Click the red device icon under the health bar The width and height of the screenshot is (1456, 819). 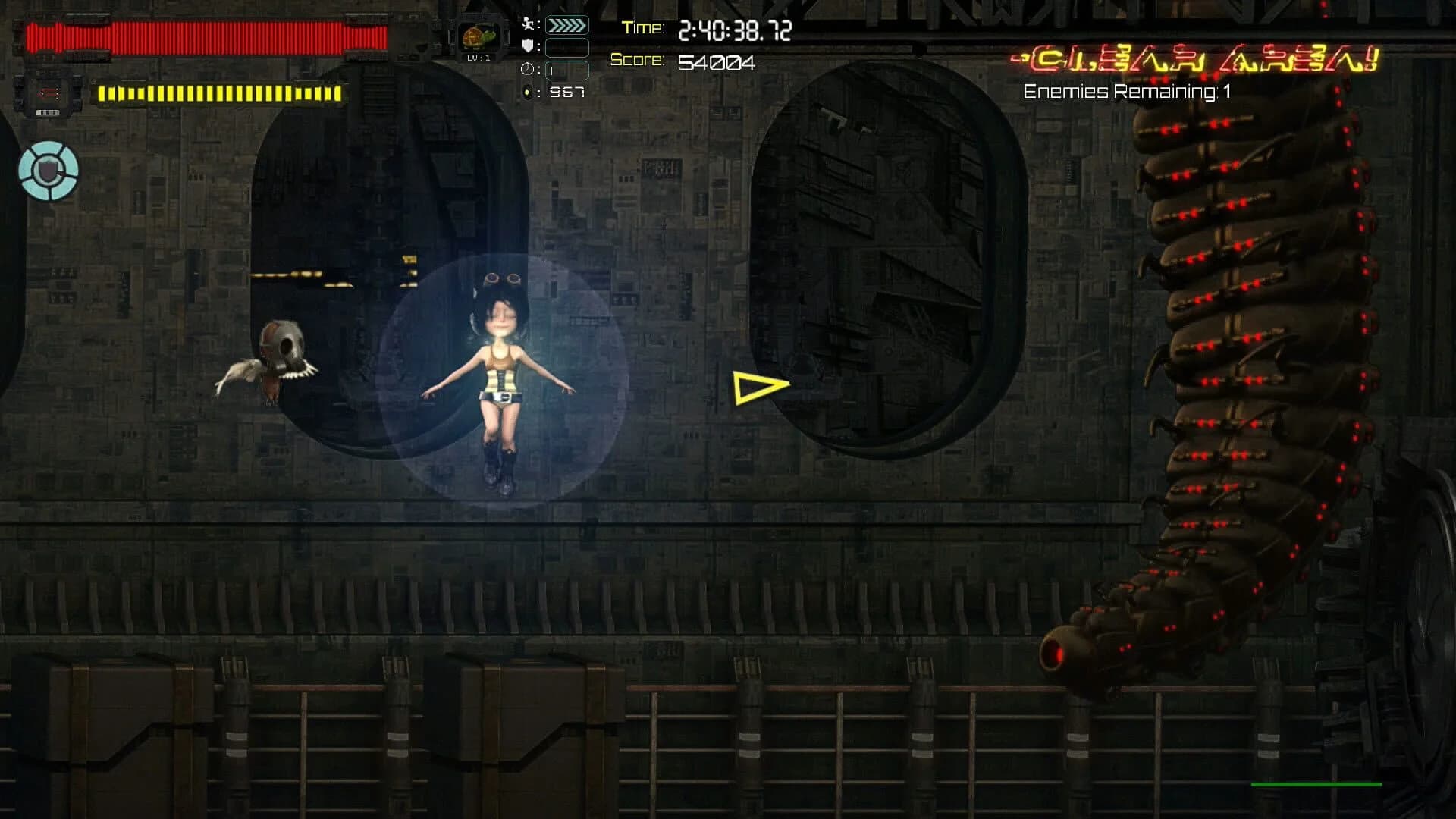click(47, 93)
